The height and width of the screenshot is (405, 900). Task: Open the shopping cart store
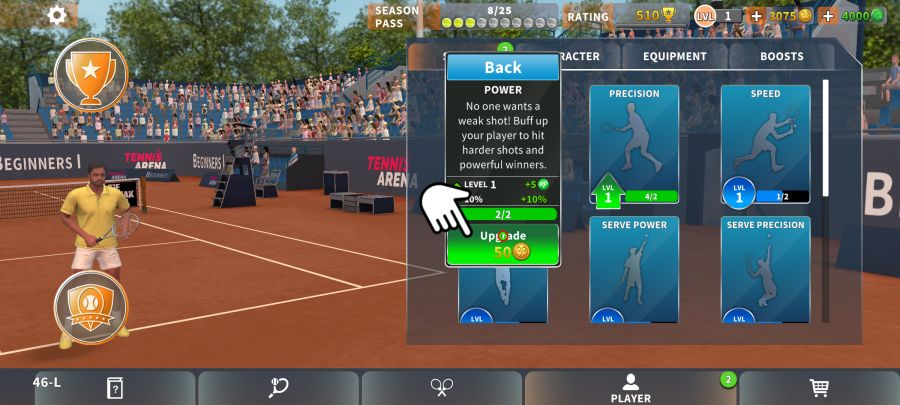818,387
